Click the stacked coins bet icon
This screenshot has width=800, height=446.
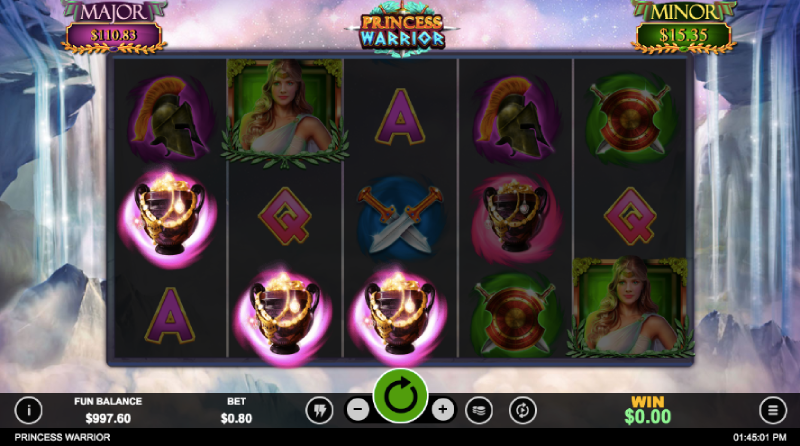coord(480,409)
